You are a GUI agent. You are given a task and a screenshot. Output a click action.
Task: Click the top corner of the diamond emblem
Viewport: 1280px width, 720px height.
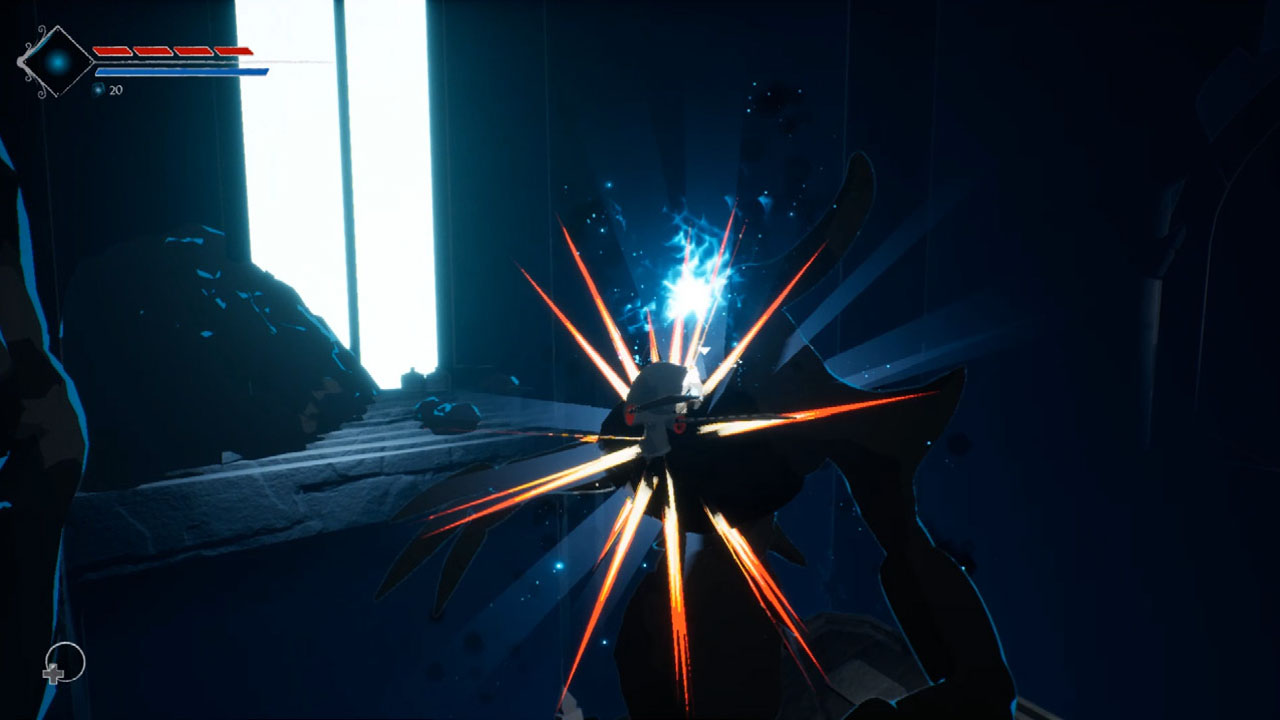(57, 28)
